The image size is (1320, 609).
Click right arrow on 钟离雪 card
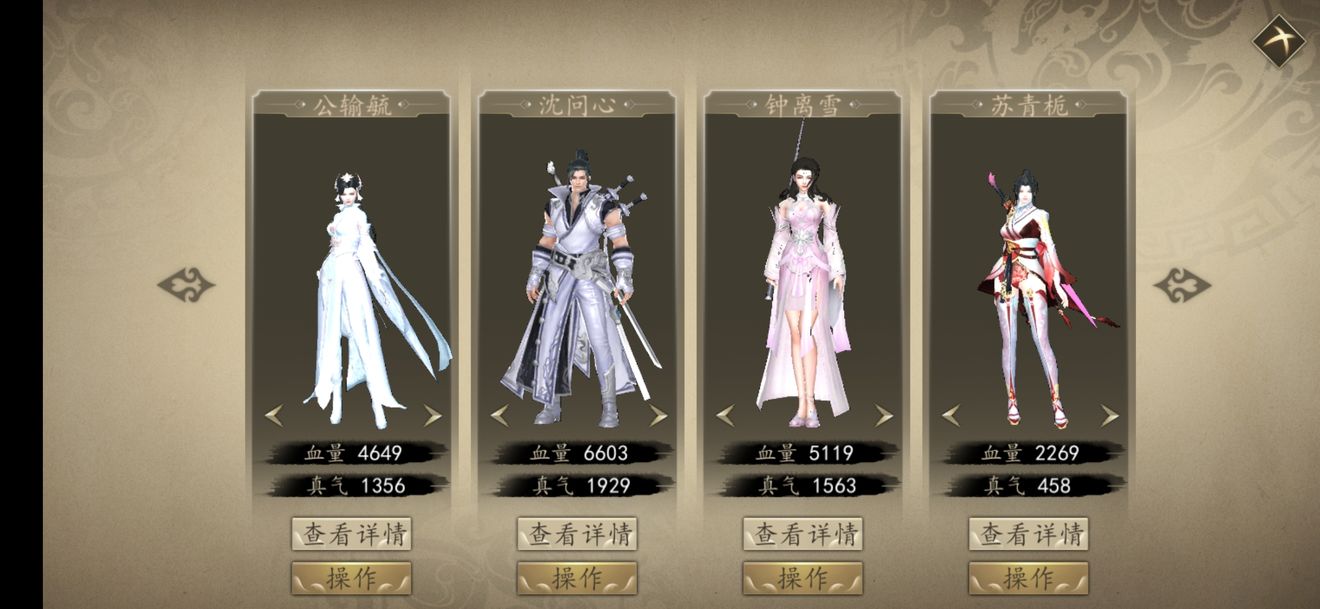(884, 415)
